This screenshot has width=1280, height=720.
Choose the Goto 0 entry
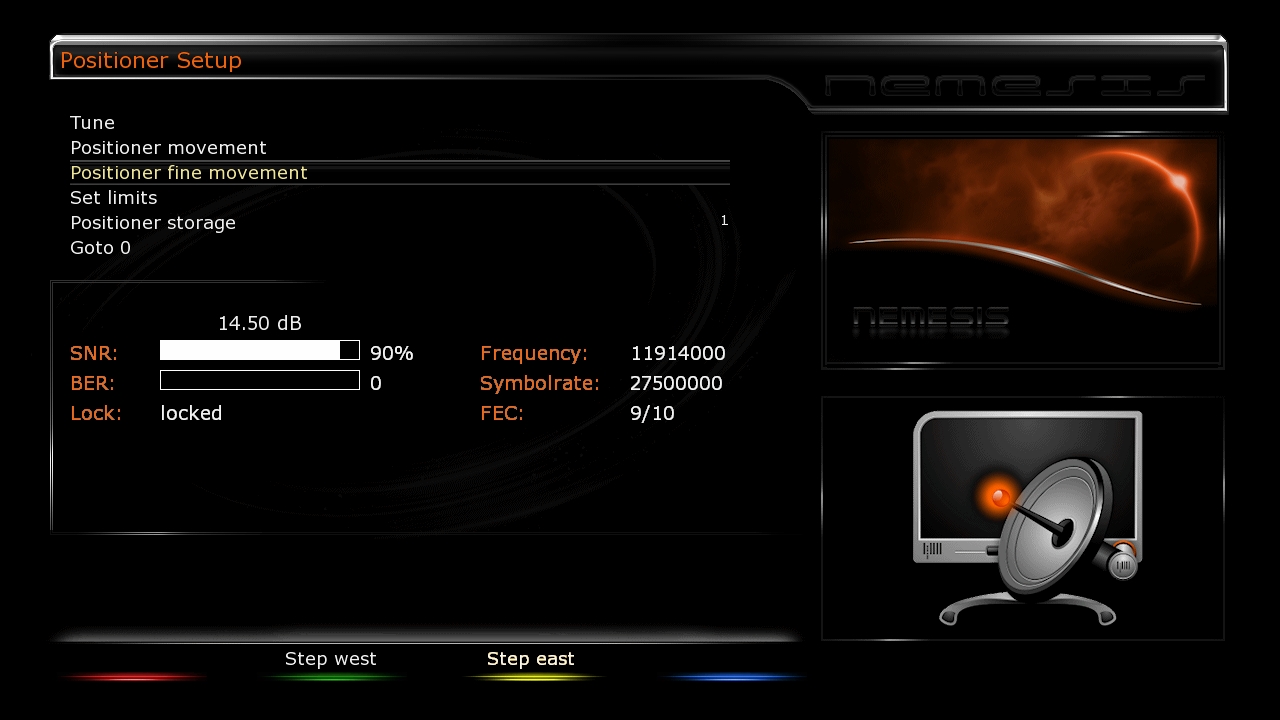tap(100, 248)
